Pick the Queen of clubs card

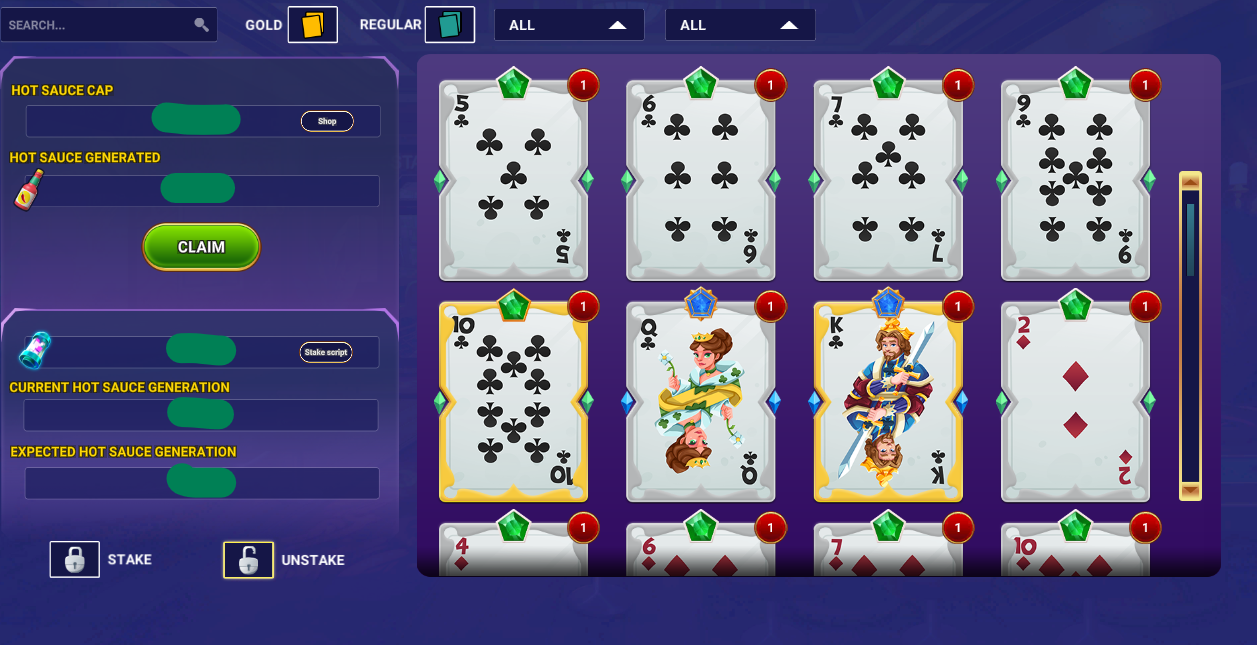[x=700, y=402]
